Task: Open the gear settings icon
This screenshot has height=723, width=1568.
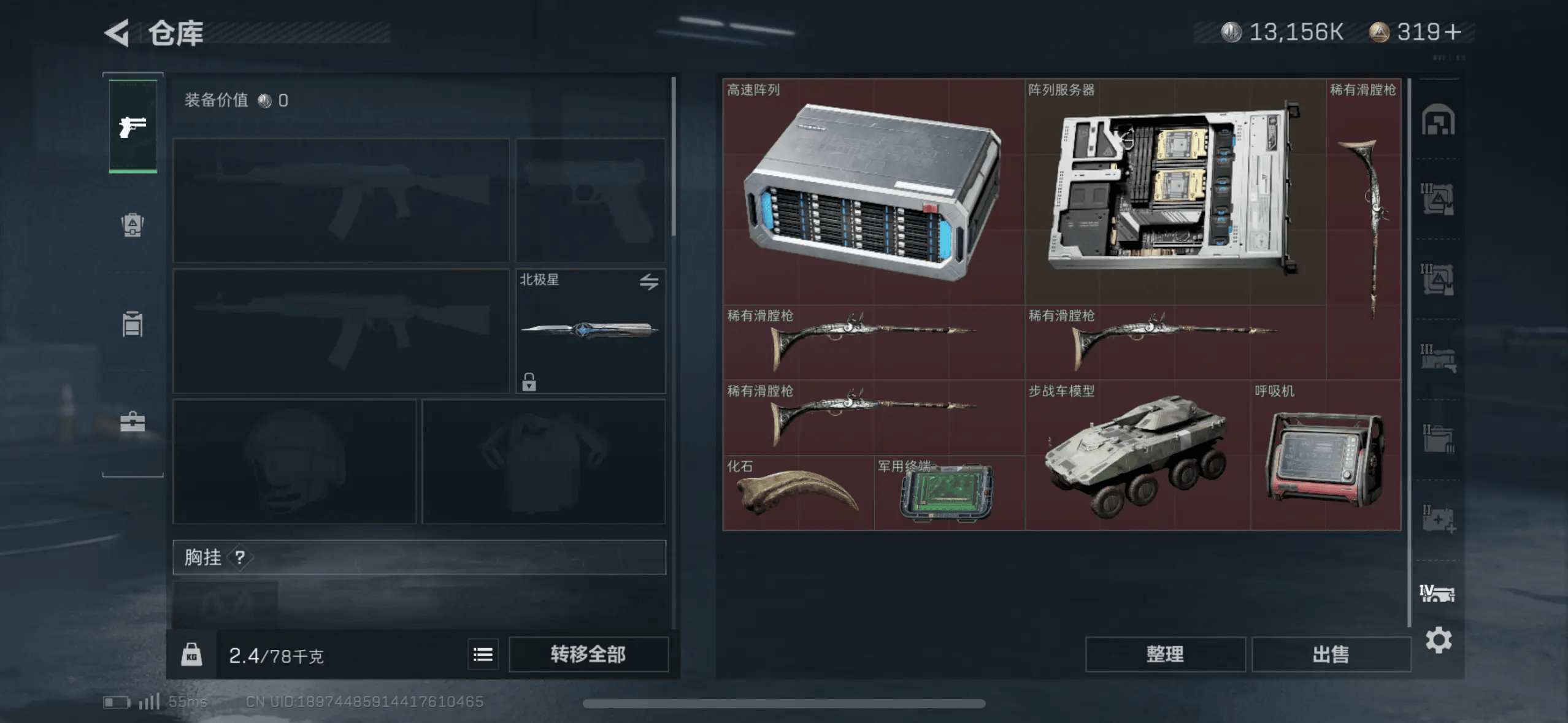Action: pyautogui.click(x=1438, y=641)
